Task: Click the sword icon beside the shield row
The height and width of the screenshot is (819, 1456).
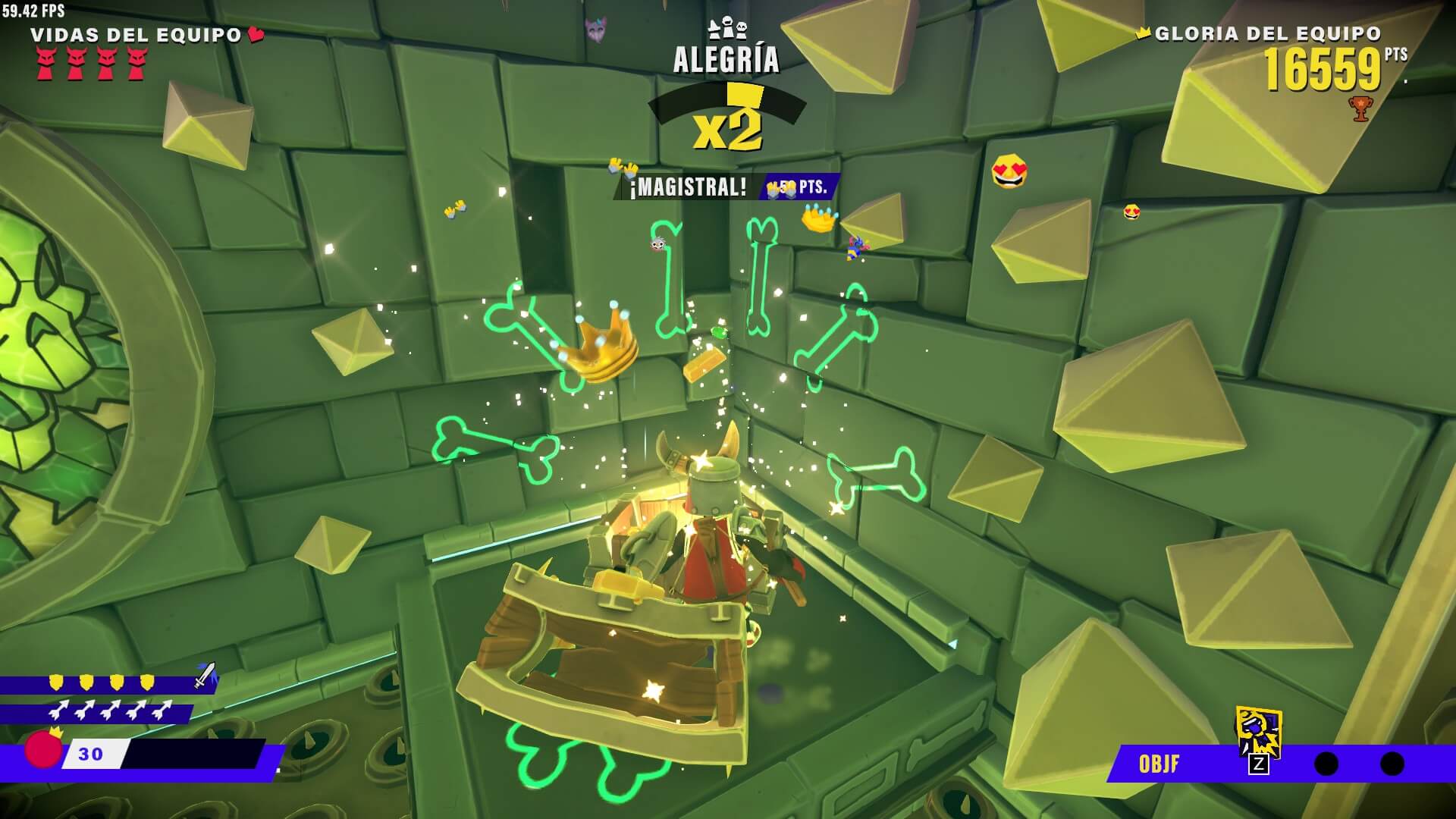Action: (x=205, y=675)
